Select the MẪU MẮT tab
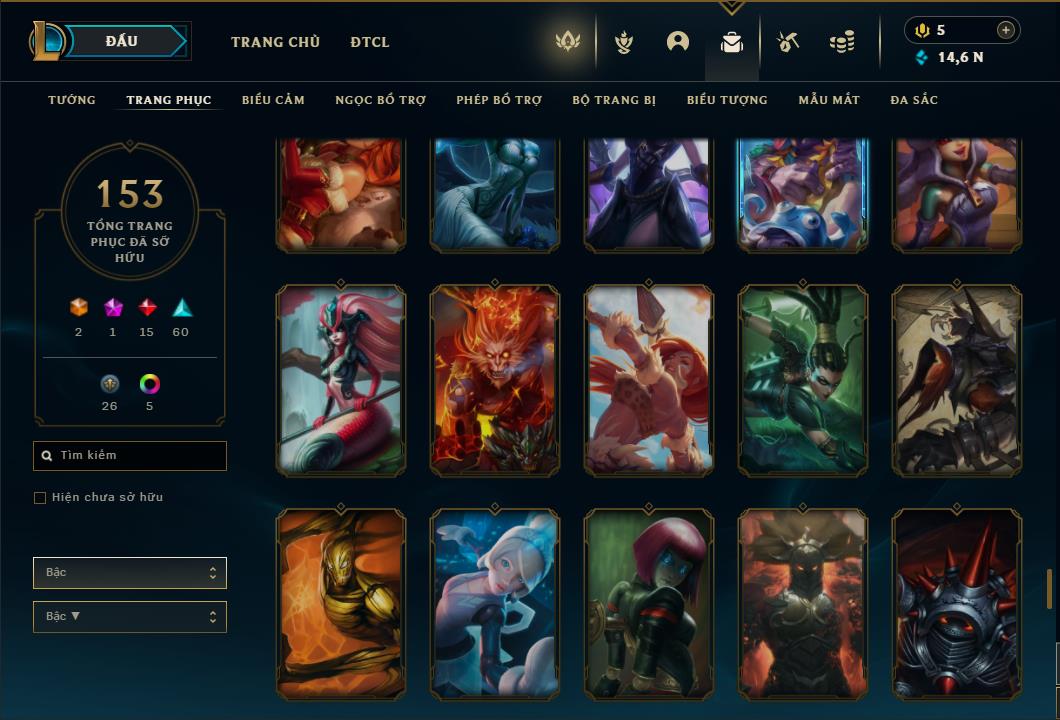Screen dimensions: 1060x720 click(829, 100)
